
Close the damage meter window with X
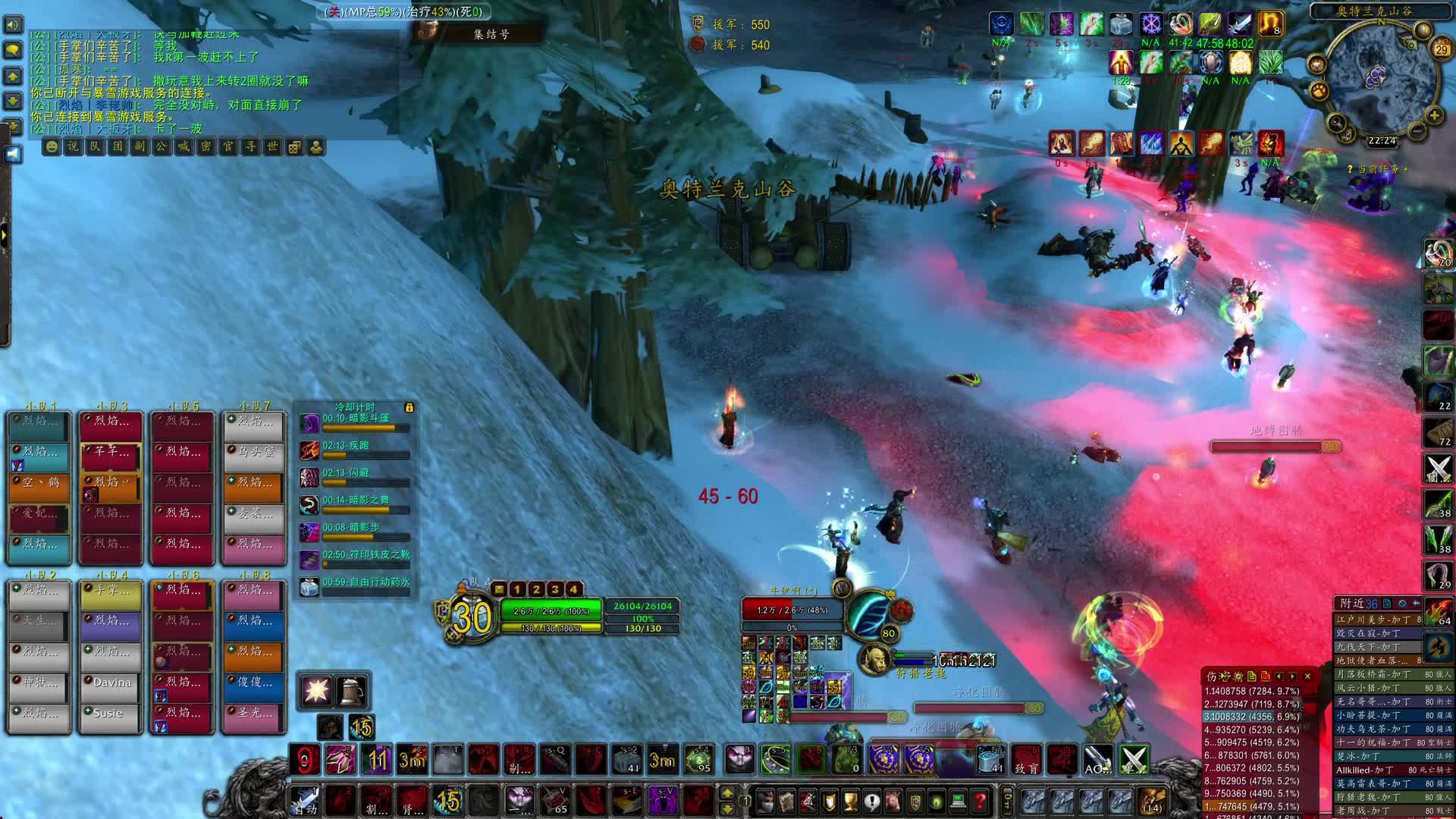click(x=1307, y=676)
